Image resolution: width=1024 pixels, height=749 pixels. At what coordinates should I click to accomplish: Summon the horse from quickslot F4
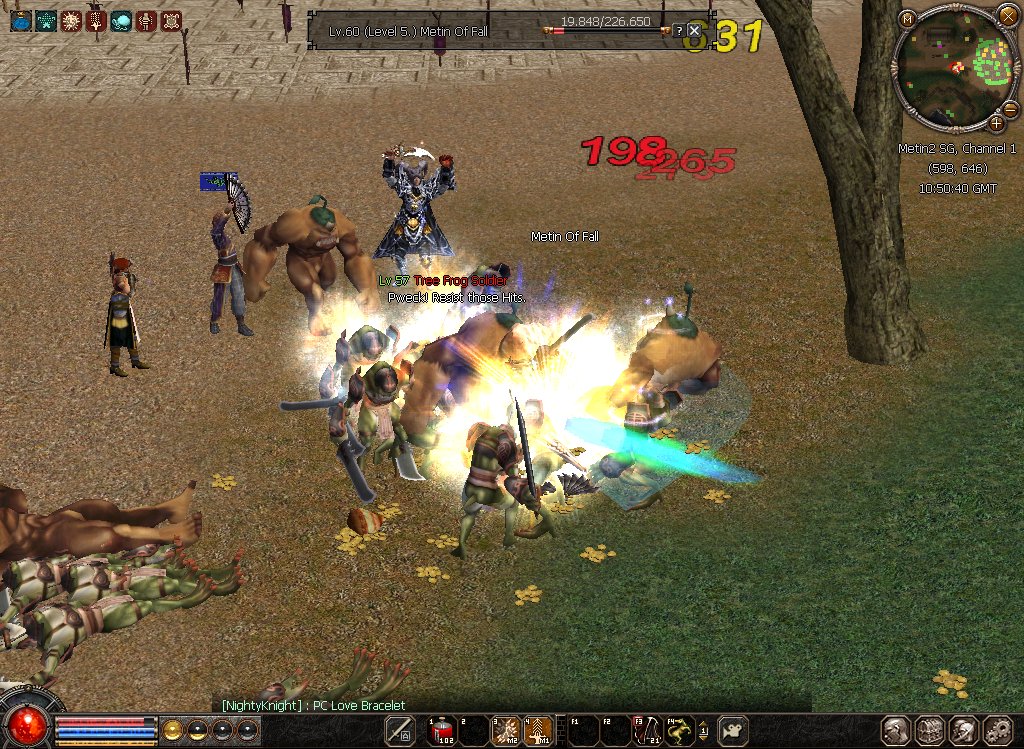(x=680, y=731)
